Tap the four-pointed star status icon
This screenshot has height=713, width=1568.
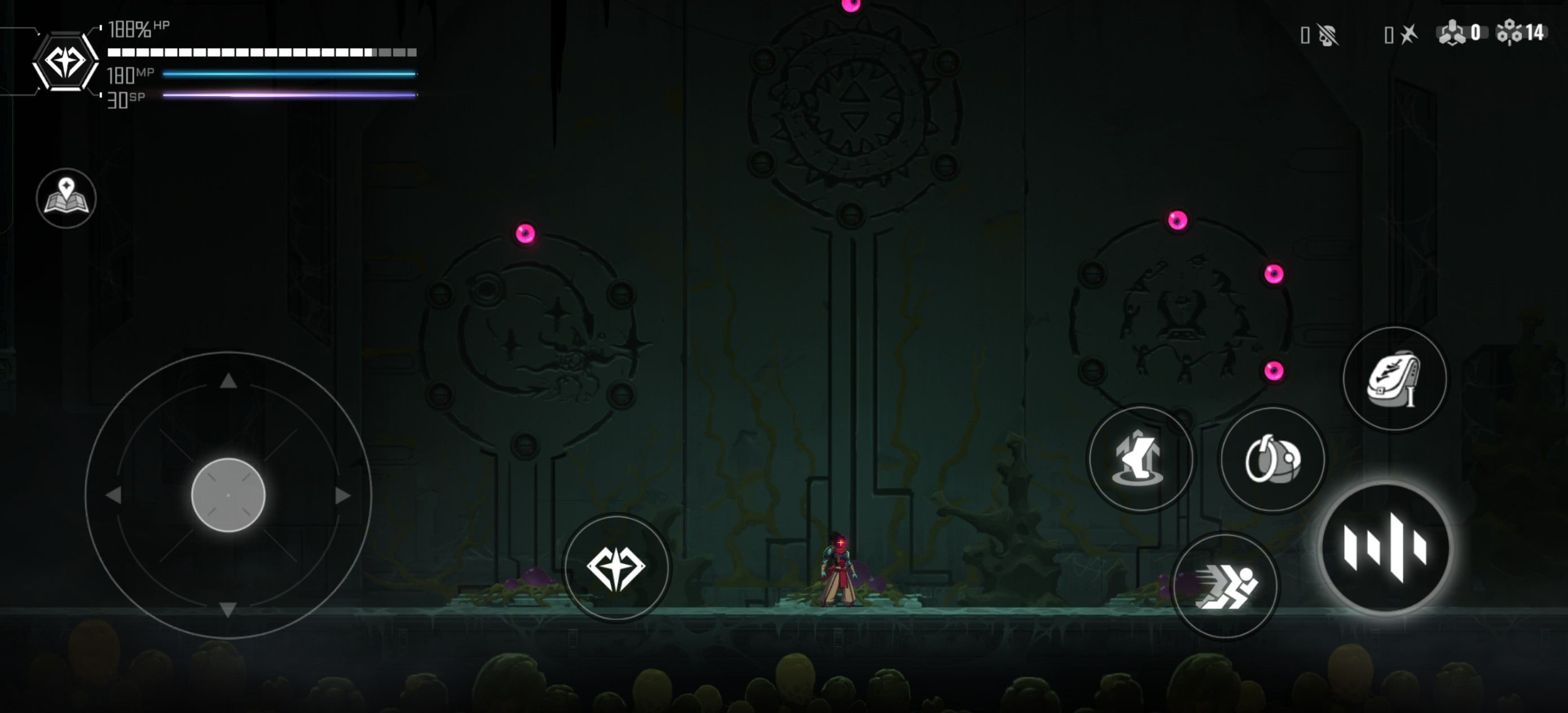point(1408,34)
